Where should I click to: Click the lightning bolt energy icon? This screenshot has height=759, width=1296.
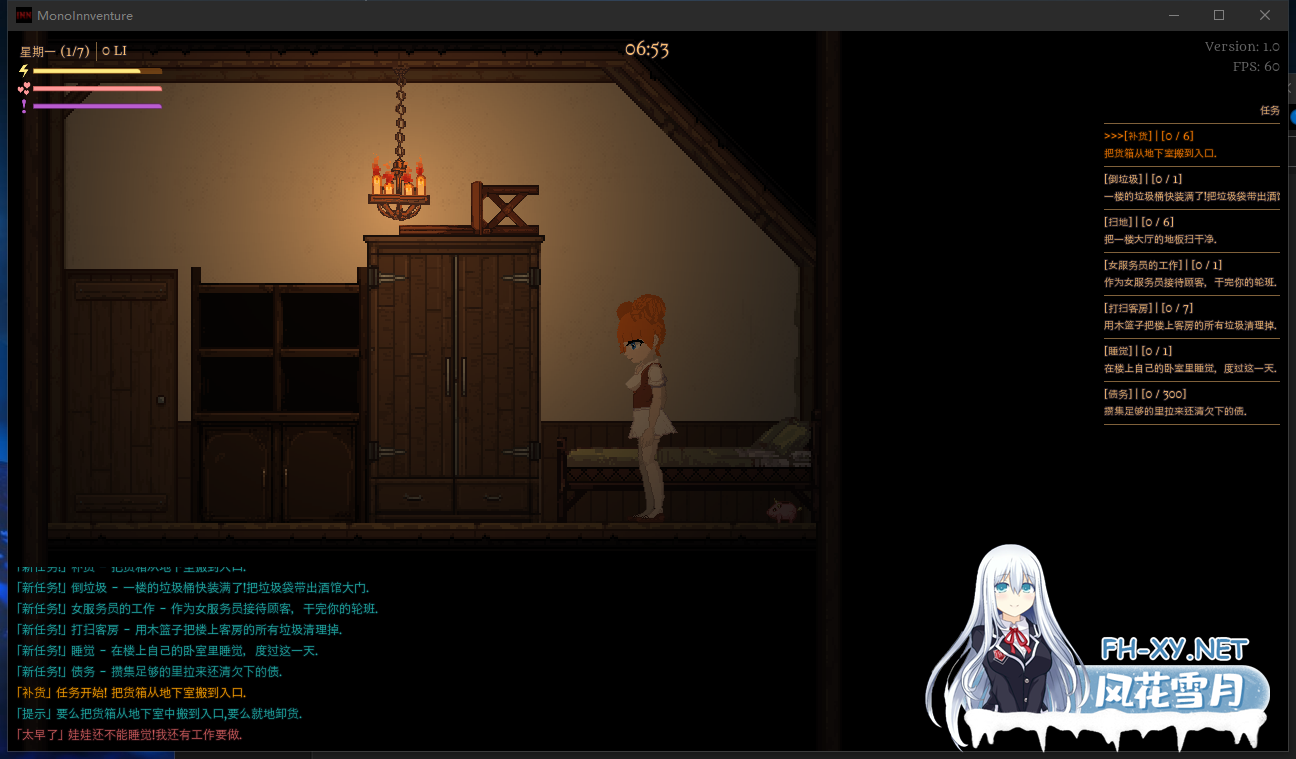(x=24, y=70)
